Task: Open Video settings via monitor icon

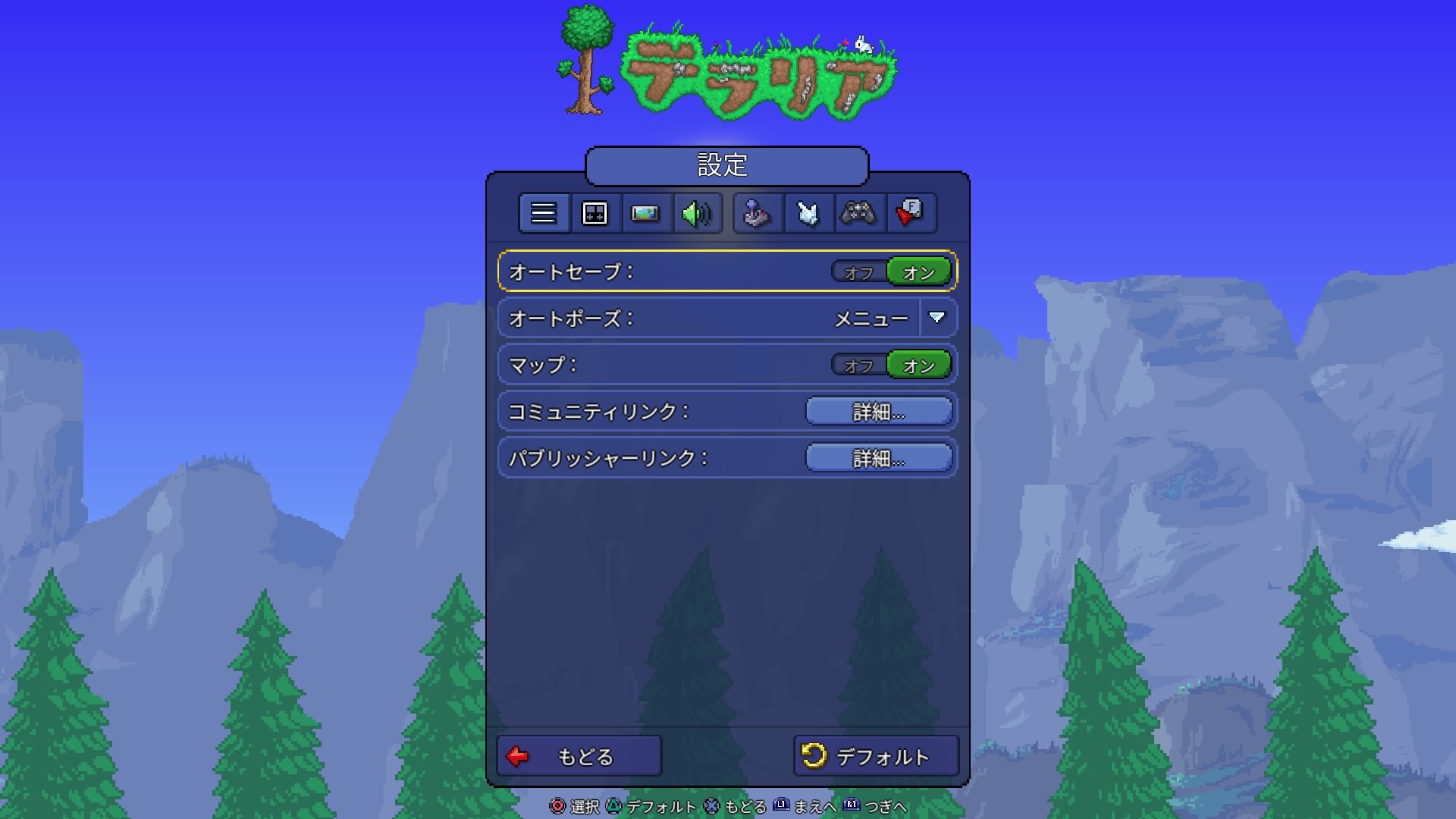Action: (x=646, y=213)
